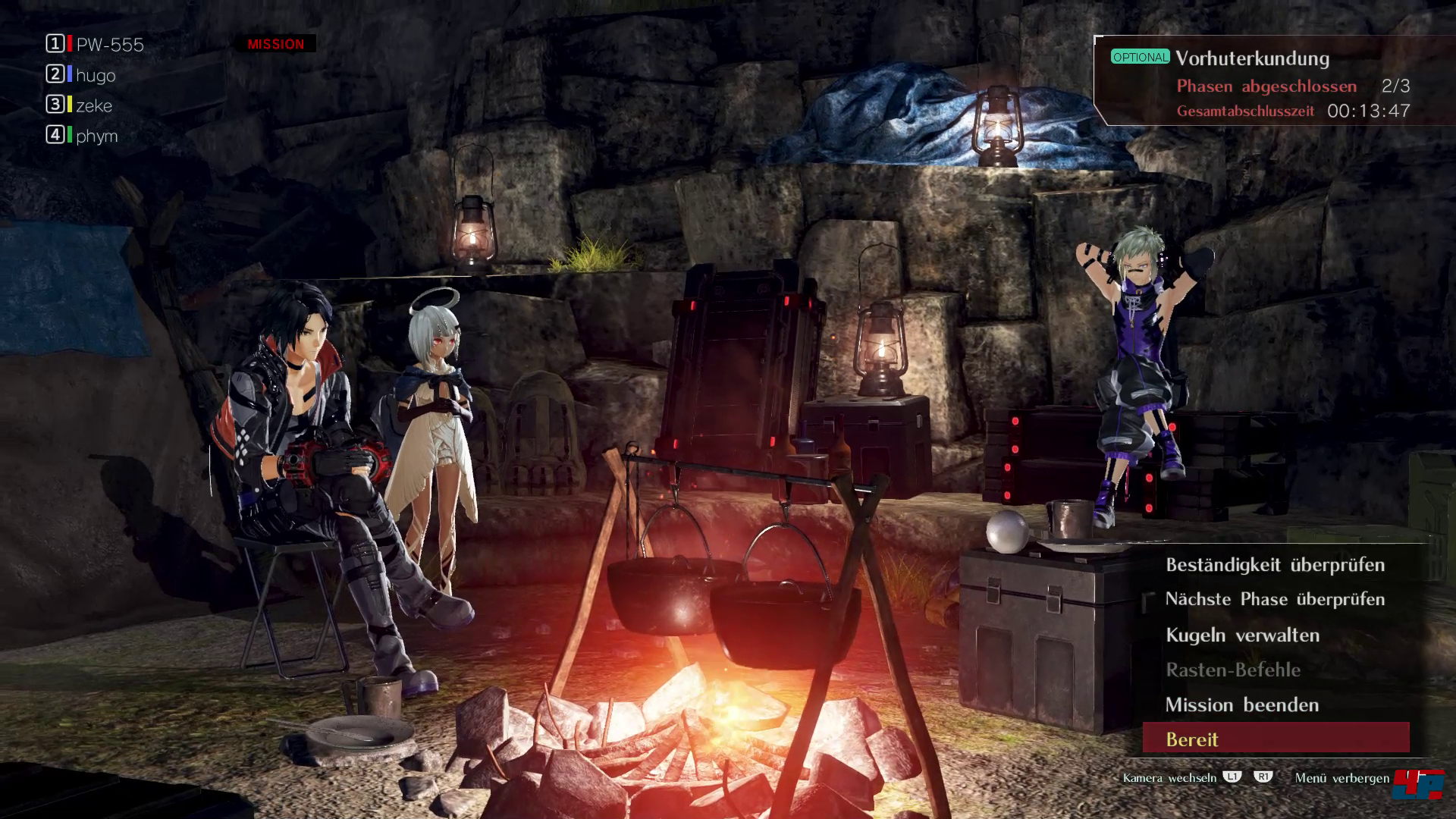
Task: Click the red MISSION label
Action: pos(275,44)
